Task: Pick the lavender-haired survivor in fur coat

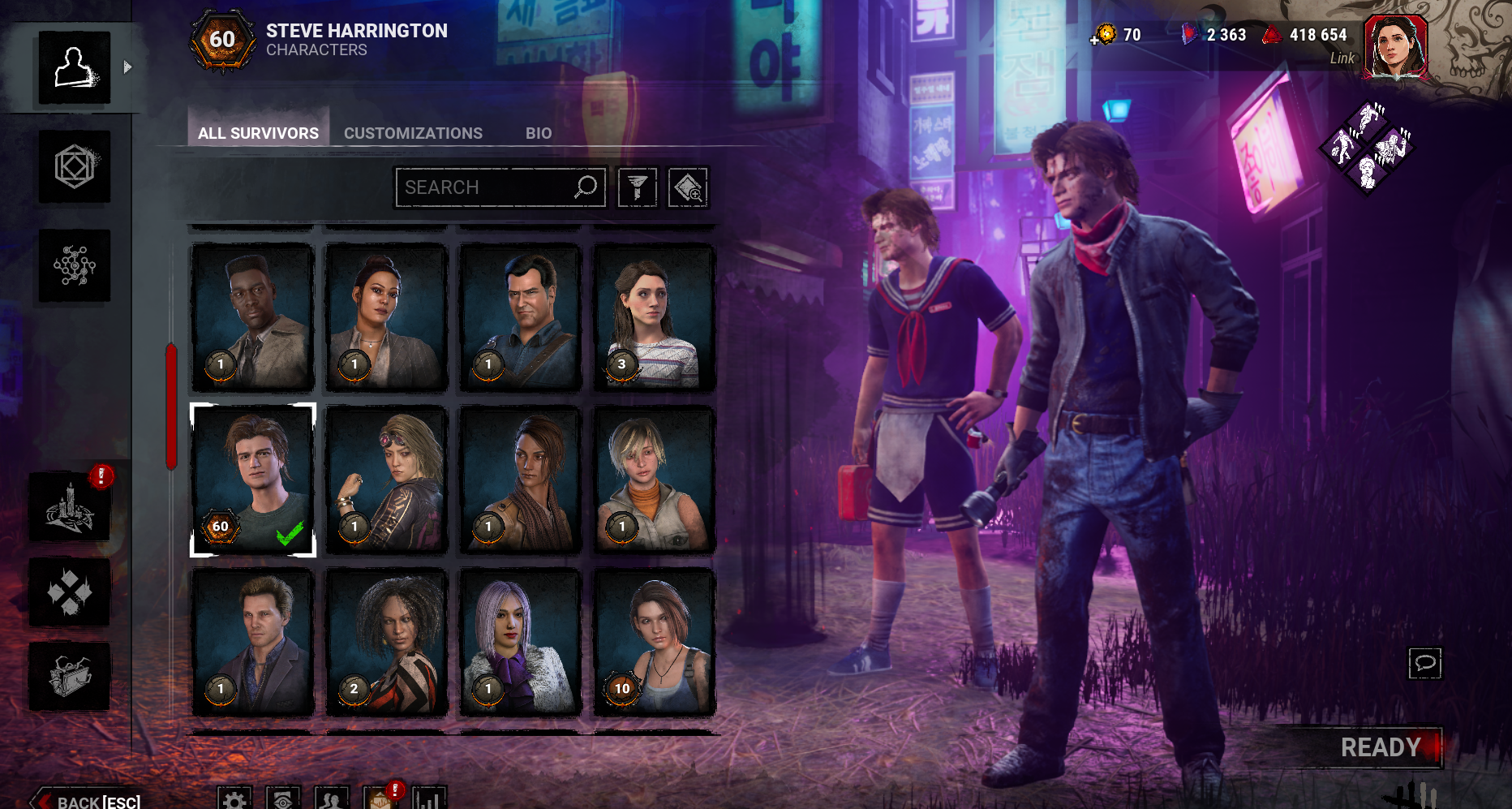Action: [x=520, y=643]
